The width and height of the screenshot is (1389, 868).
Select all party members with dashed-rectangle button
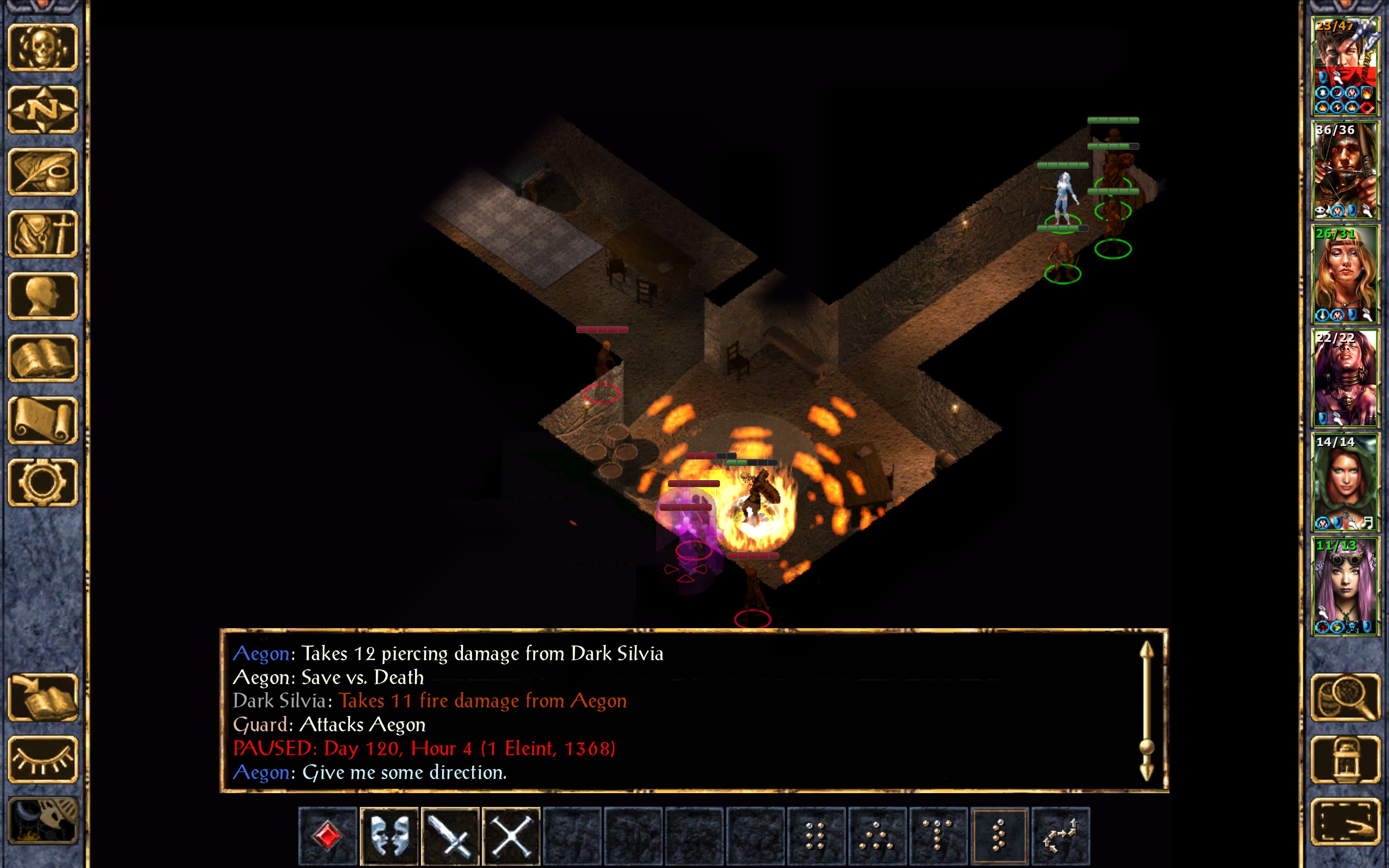coord(1345,821)
